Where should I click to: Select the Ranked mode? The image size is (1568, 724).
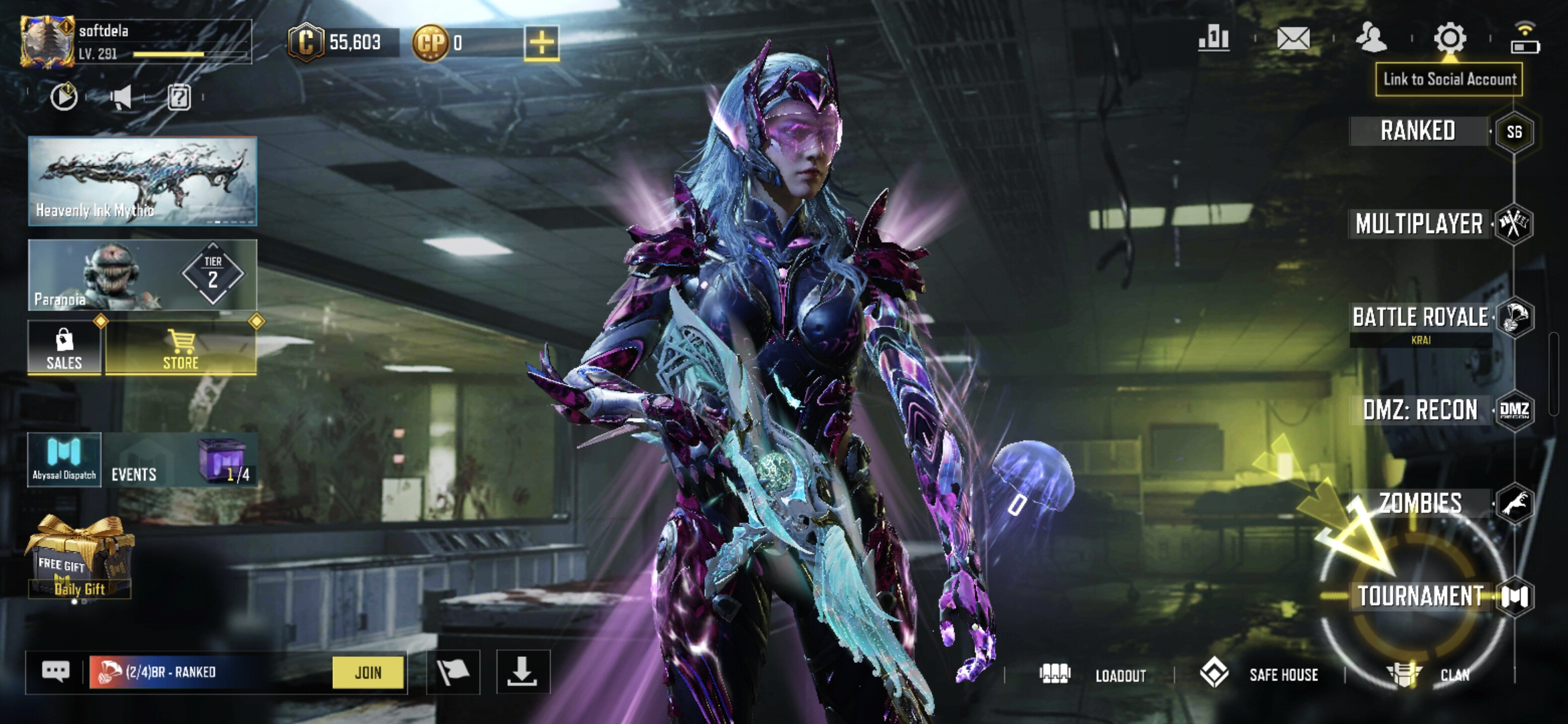click(x=1418, y=131)
